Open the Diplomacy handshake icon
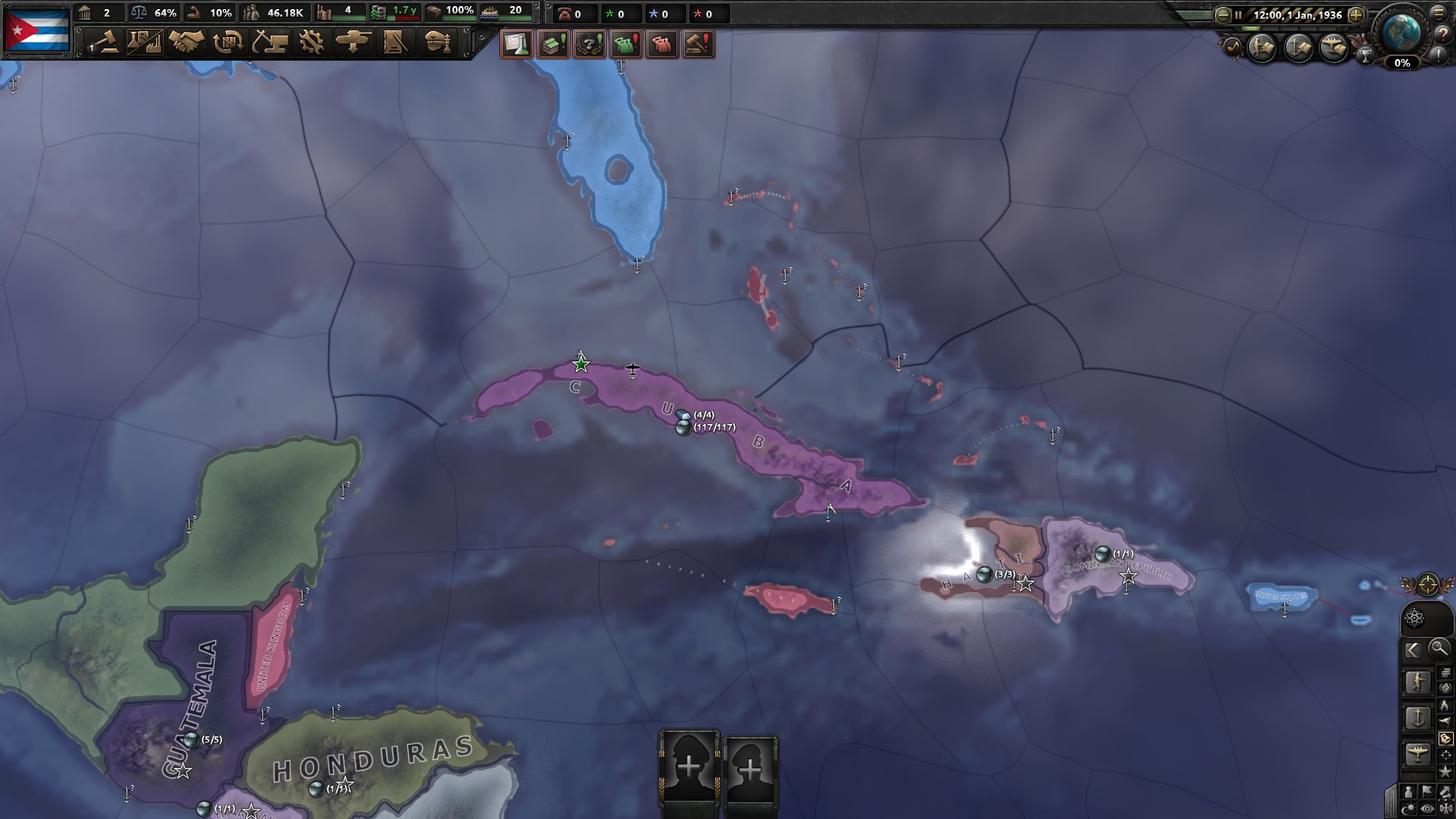Image resolution: width=1456 pixels, height=819 pixels. (x=185, y=43)
